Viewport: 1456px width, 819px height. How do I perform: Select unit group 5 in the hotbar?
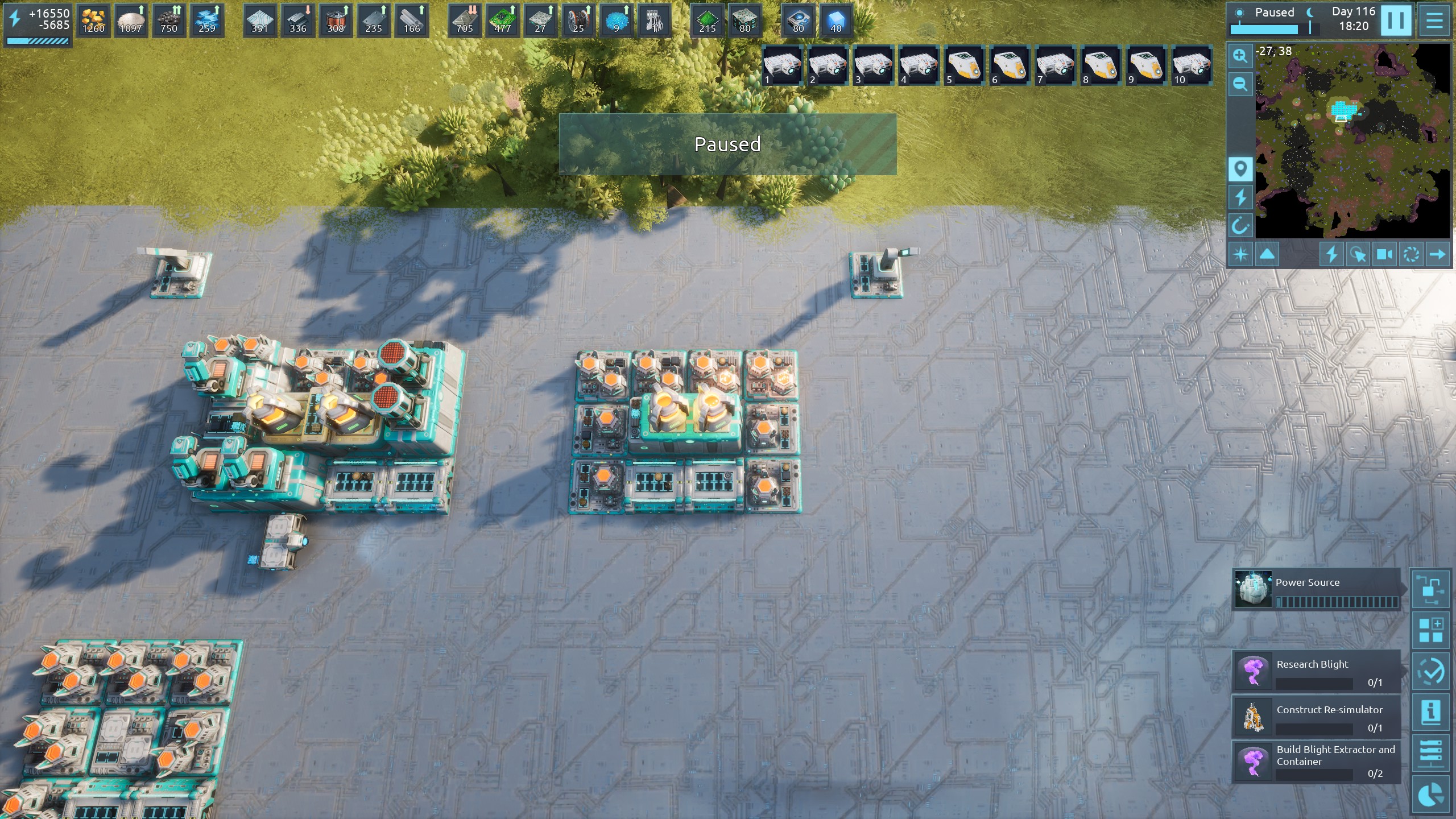point(964,65)
